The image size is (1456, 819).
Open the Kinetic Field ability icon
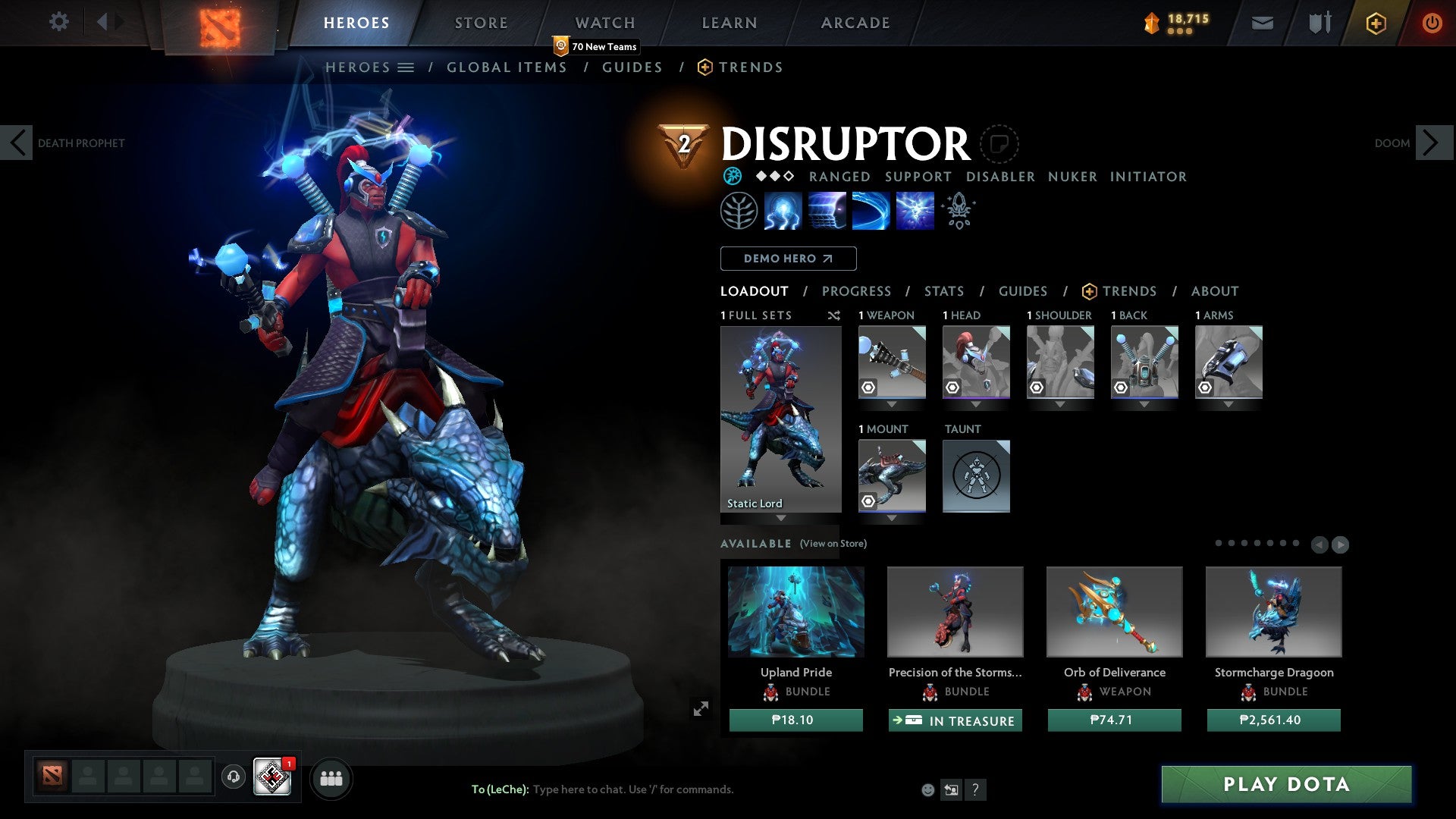[870, 211]
